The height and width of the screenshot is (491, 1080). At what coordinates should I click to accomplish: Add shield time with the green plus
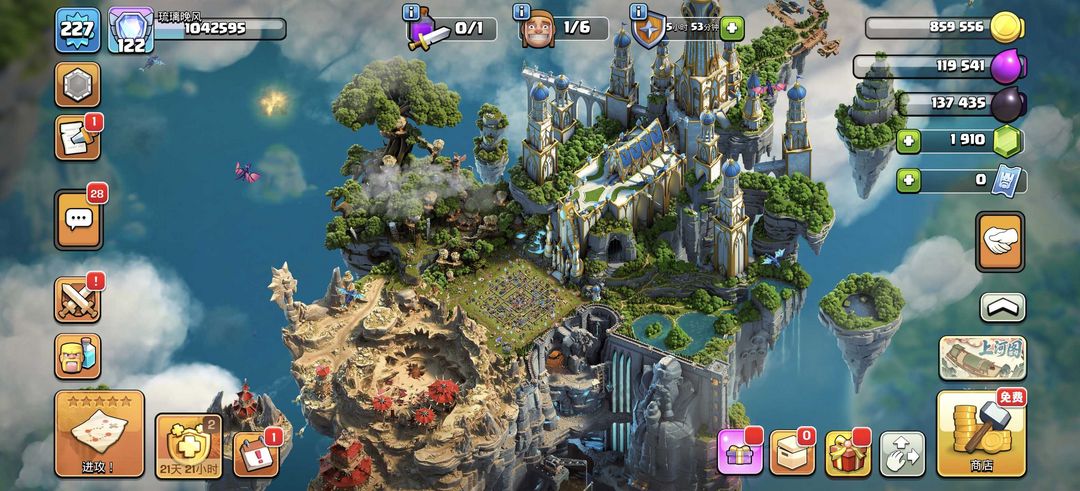coord(732,28)
